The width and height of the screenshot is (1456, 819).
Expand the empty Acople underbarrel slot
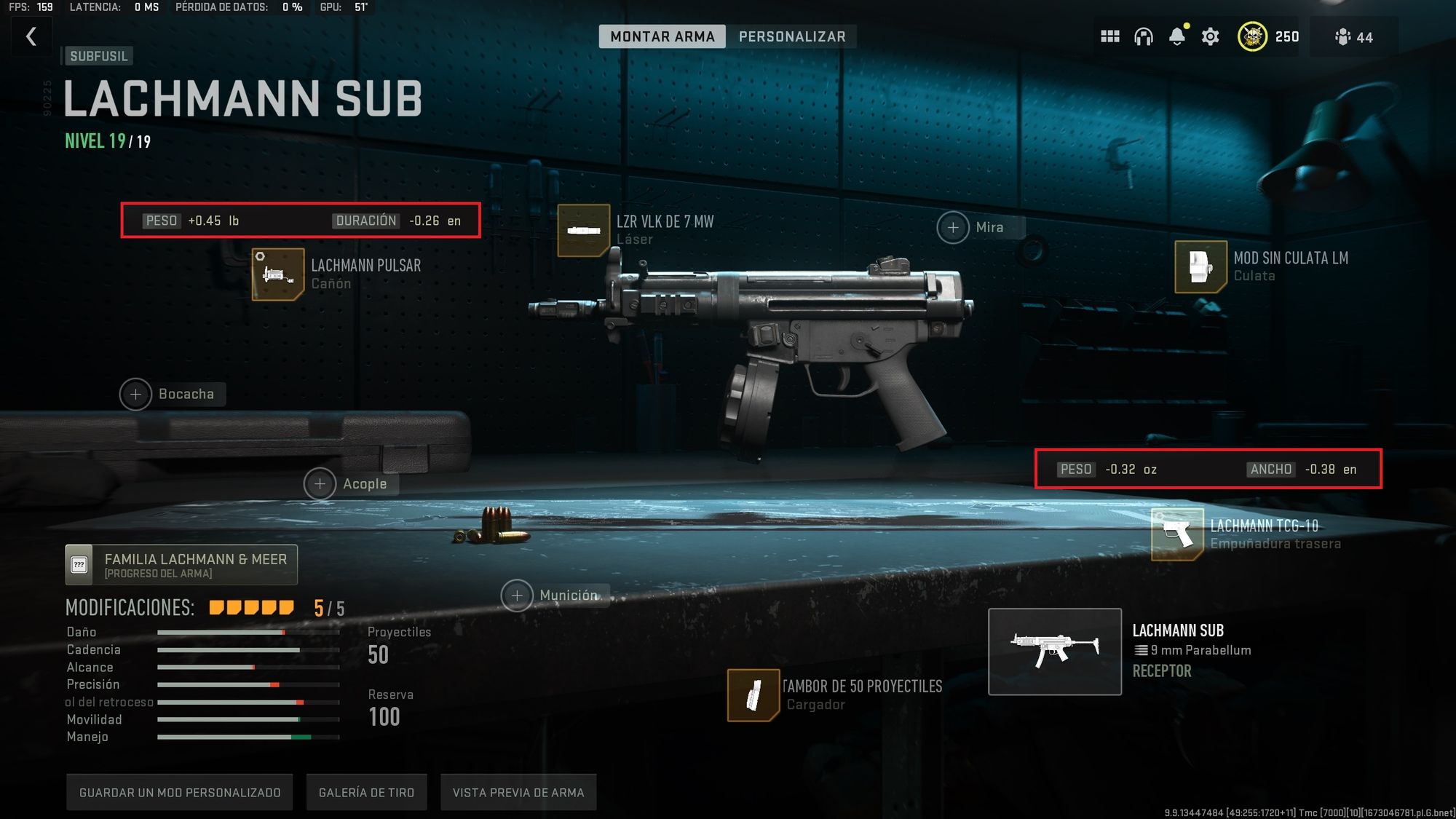click(x=319, y=483)
